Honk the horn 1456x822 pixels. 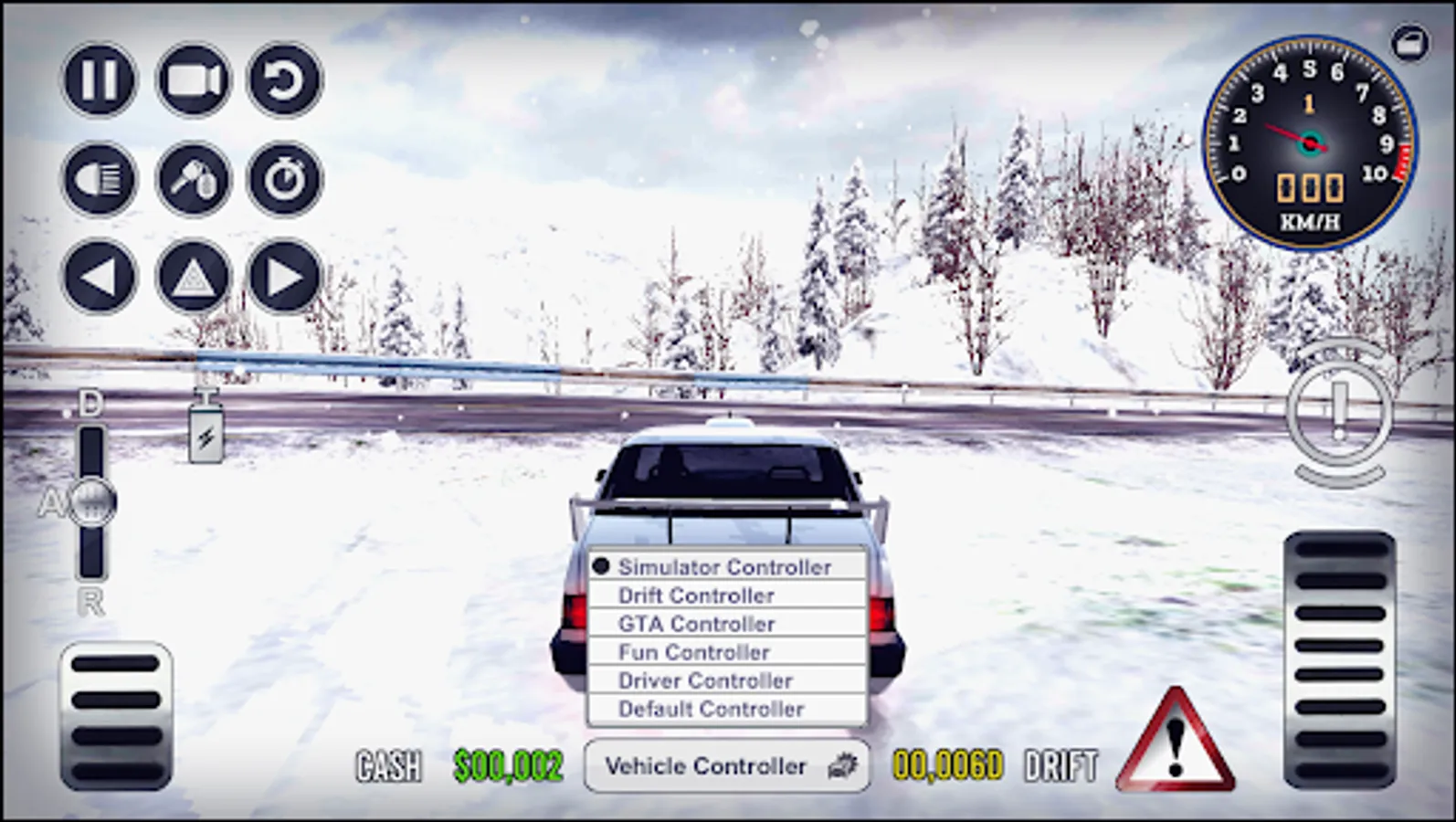[194, 179]
